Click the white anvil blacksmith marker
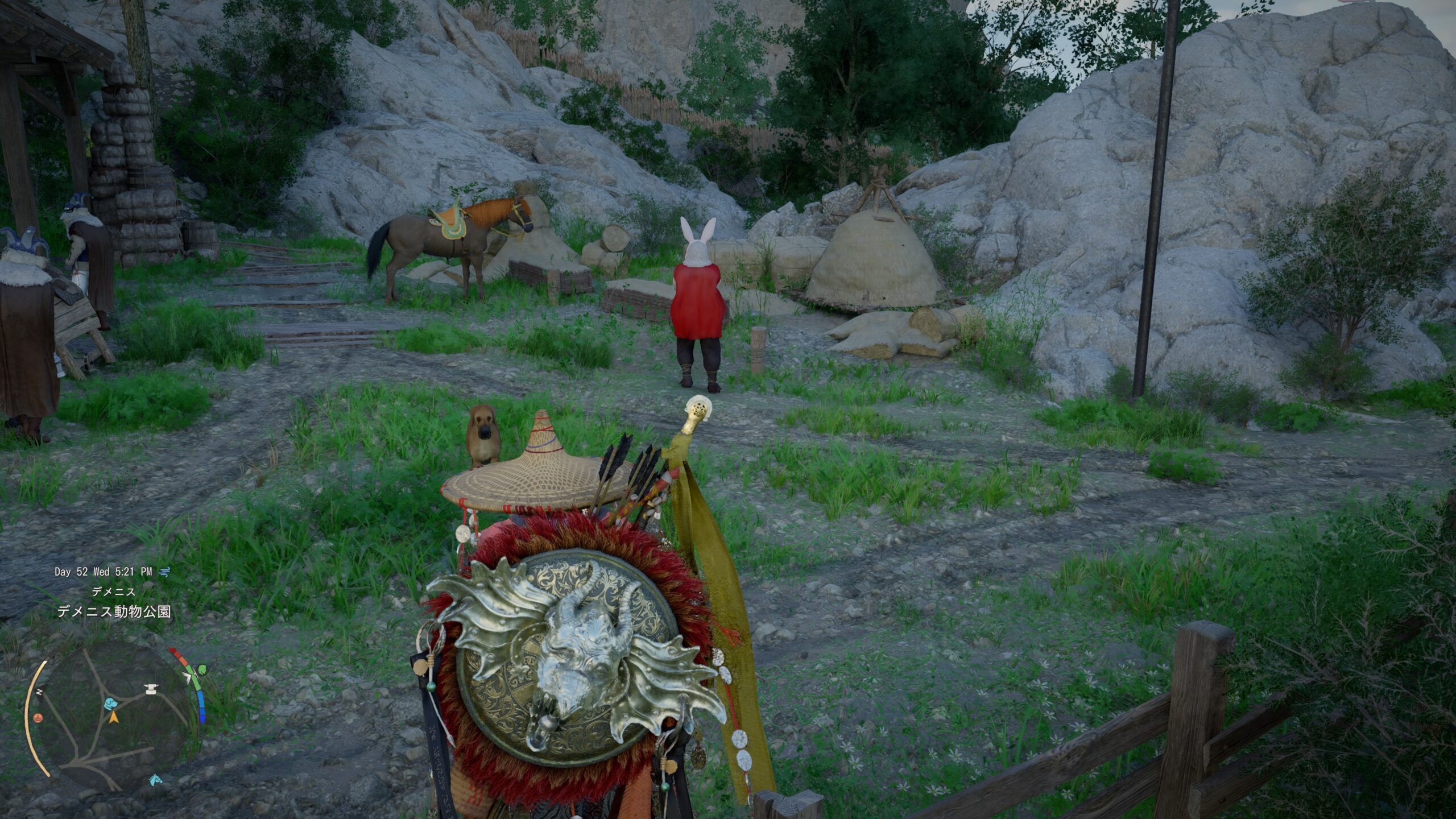This screenshot has height=819, width=1456. (151, 690)
